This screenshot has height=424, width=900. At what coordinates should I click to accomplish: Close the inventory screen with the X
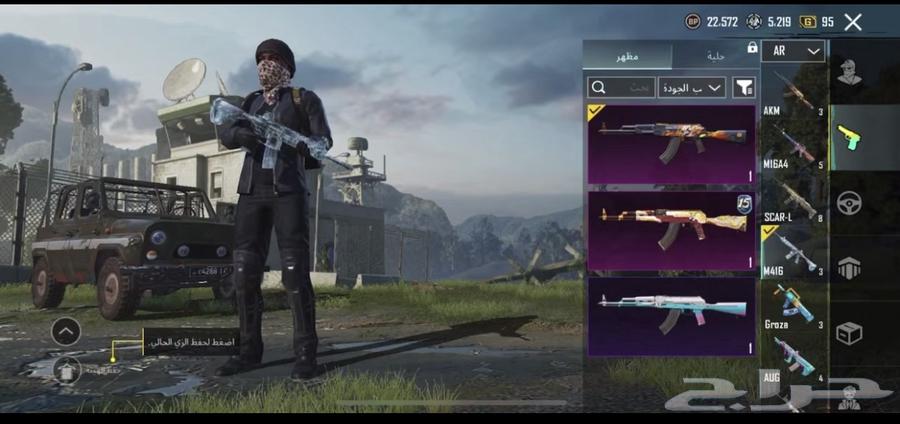point(853,22)
